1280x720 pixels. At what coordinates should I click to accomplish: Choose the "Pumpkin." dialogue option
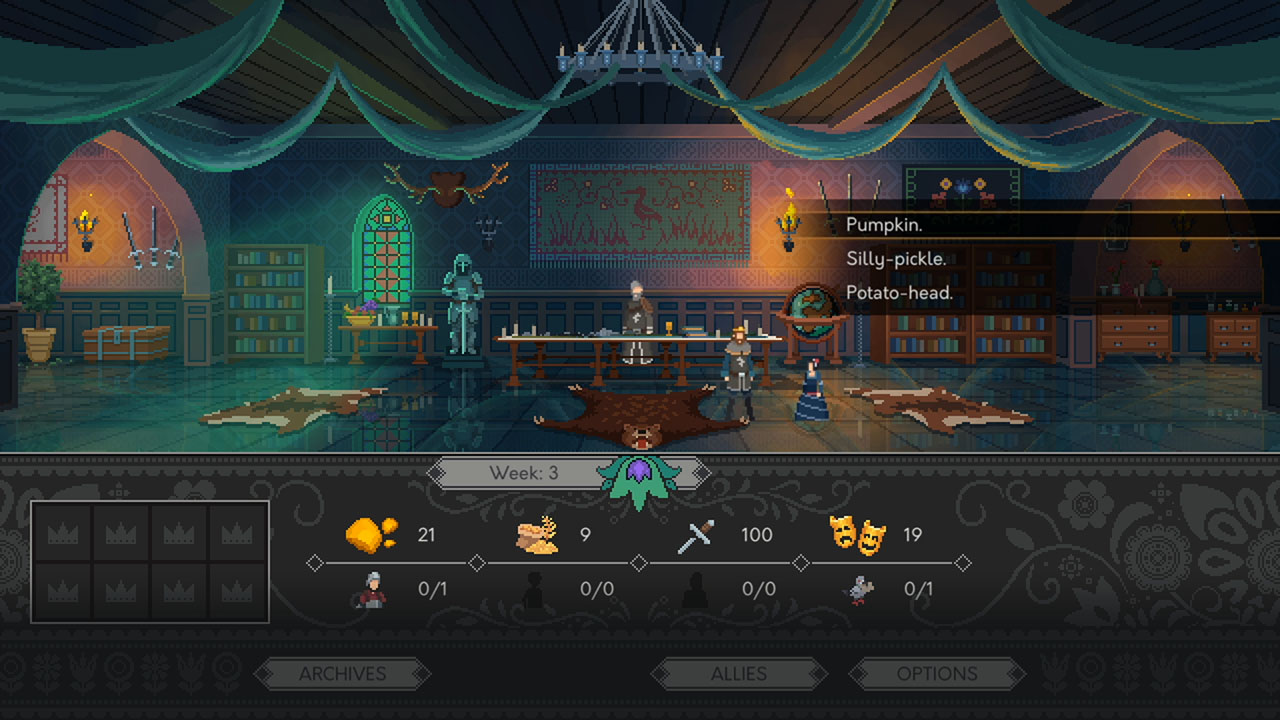(884, 225)
